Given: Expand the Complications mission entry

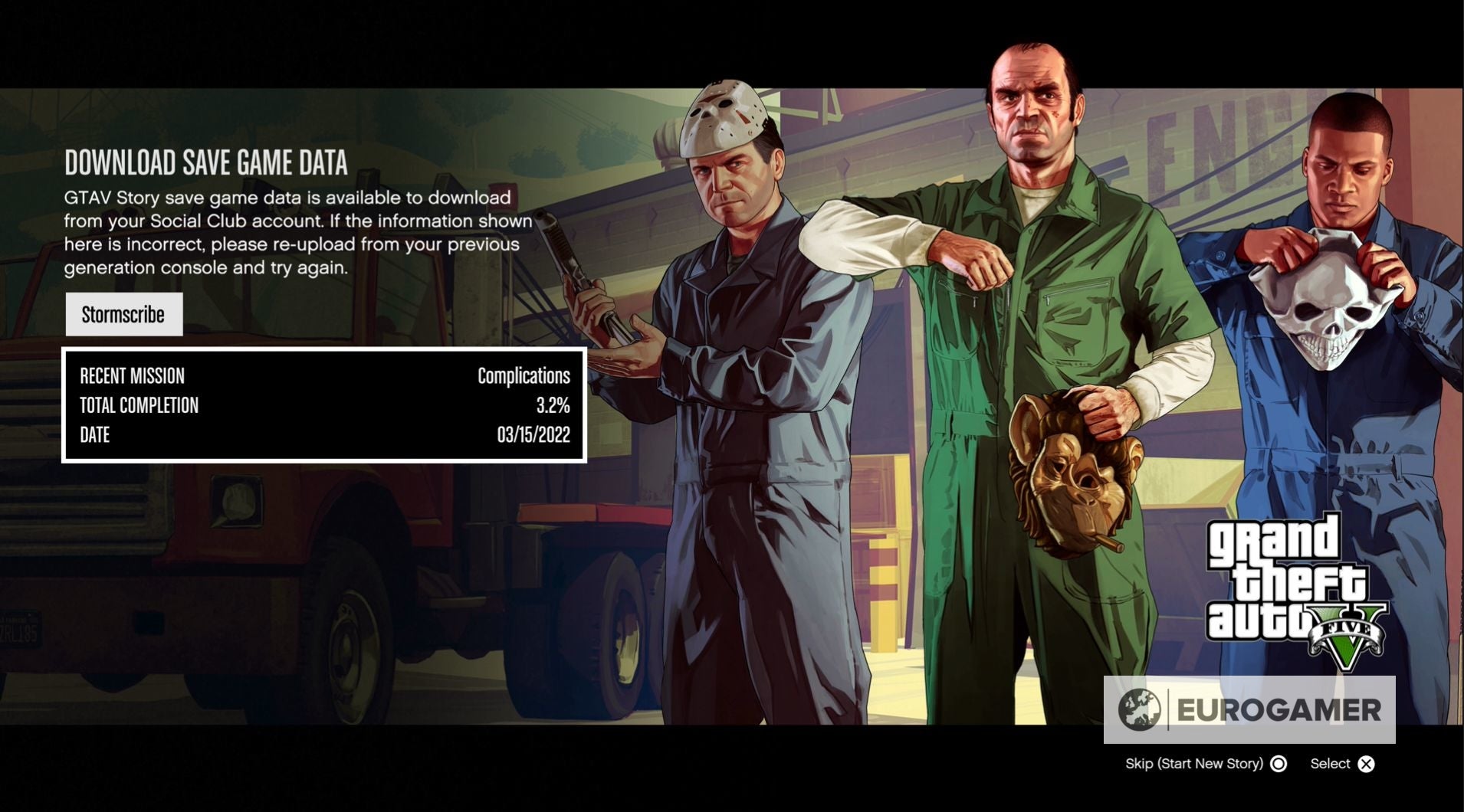Looking at the screenshot, I should [524, 375].
